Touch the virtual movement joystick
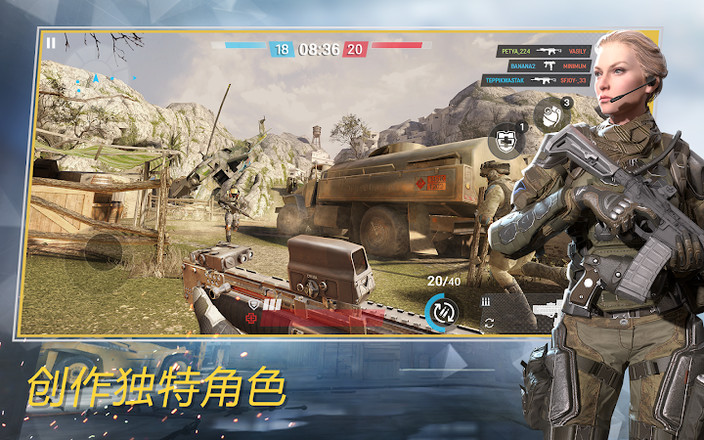Viewport: 704px width, 440px height. click(x=102, y=251)
